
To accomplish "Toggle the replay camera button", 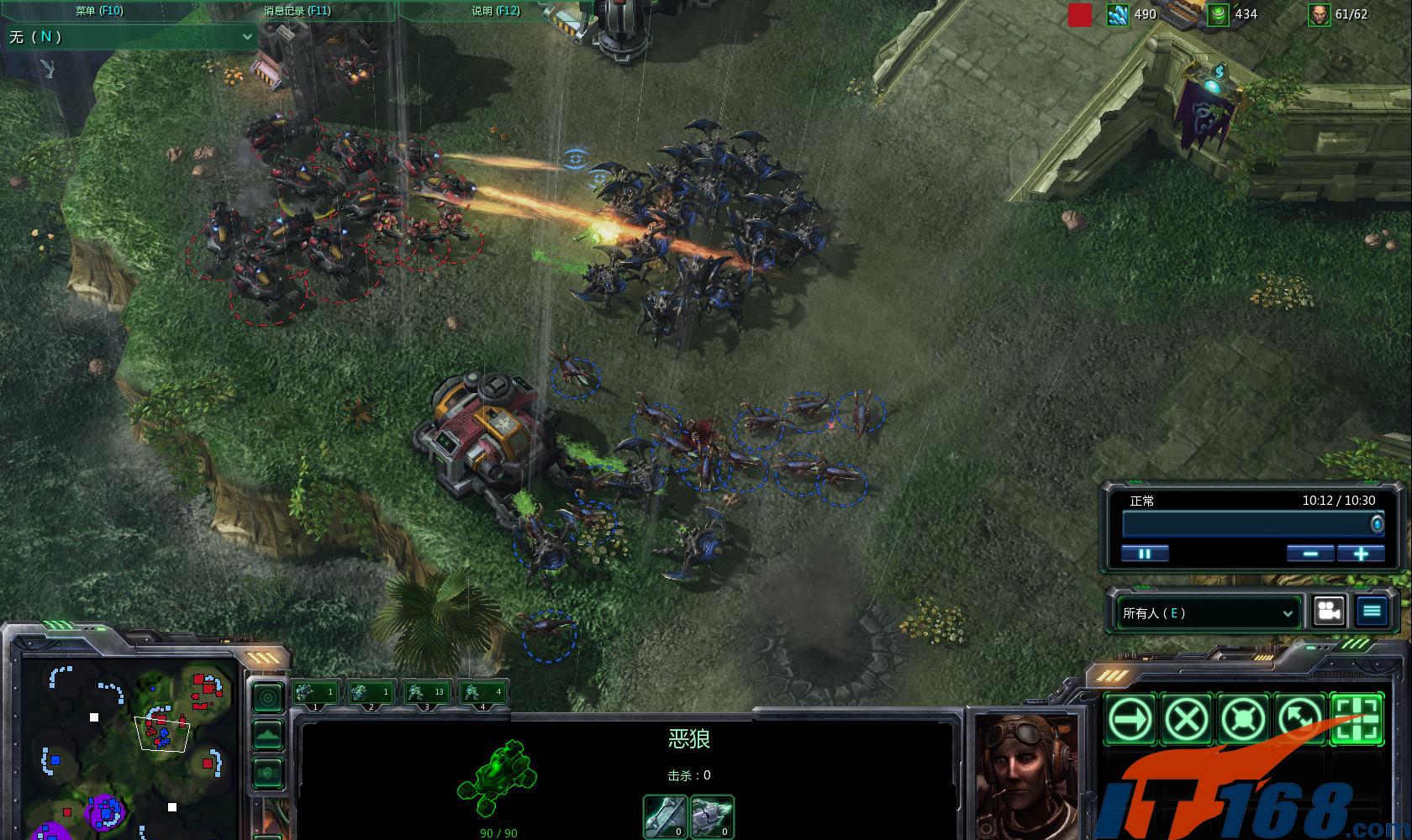I will [1329, 612].
